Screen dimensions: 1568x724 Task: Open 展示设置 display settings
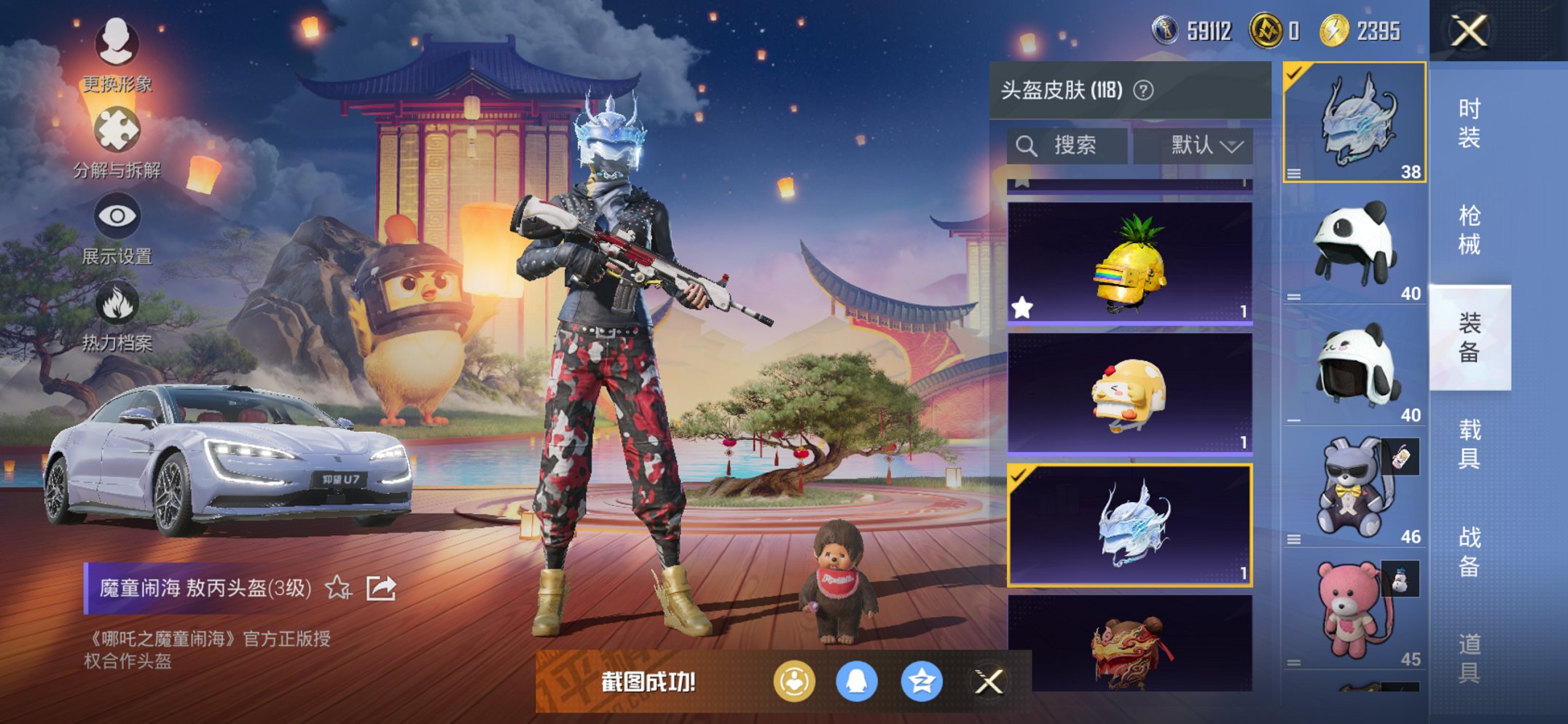tap(117, 215)
